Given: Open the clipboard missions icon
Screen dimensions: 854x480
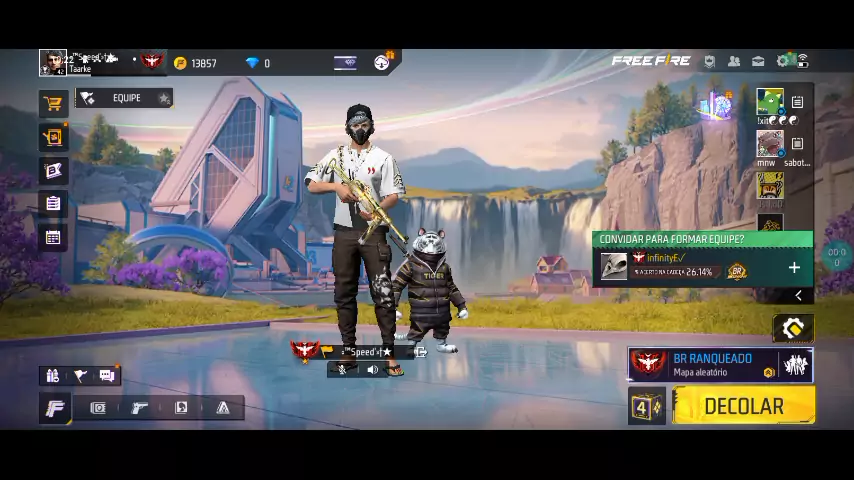Looking at the screenshot, I should (x=53, y=203).
